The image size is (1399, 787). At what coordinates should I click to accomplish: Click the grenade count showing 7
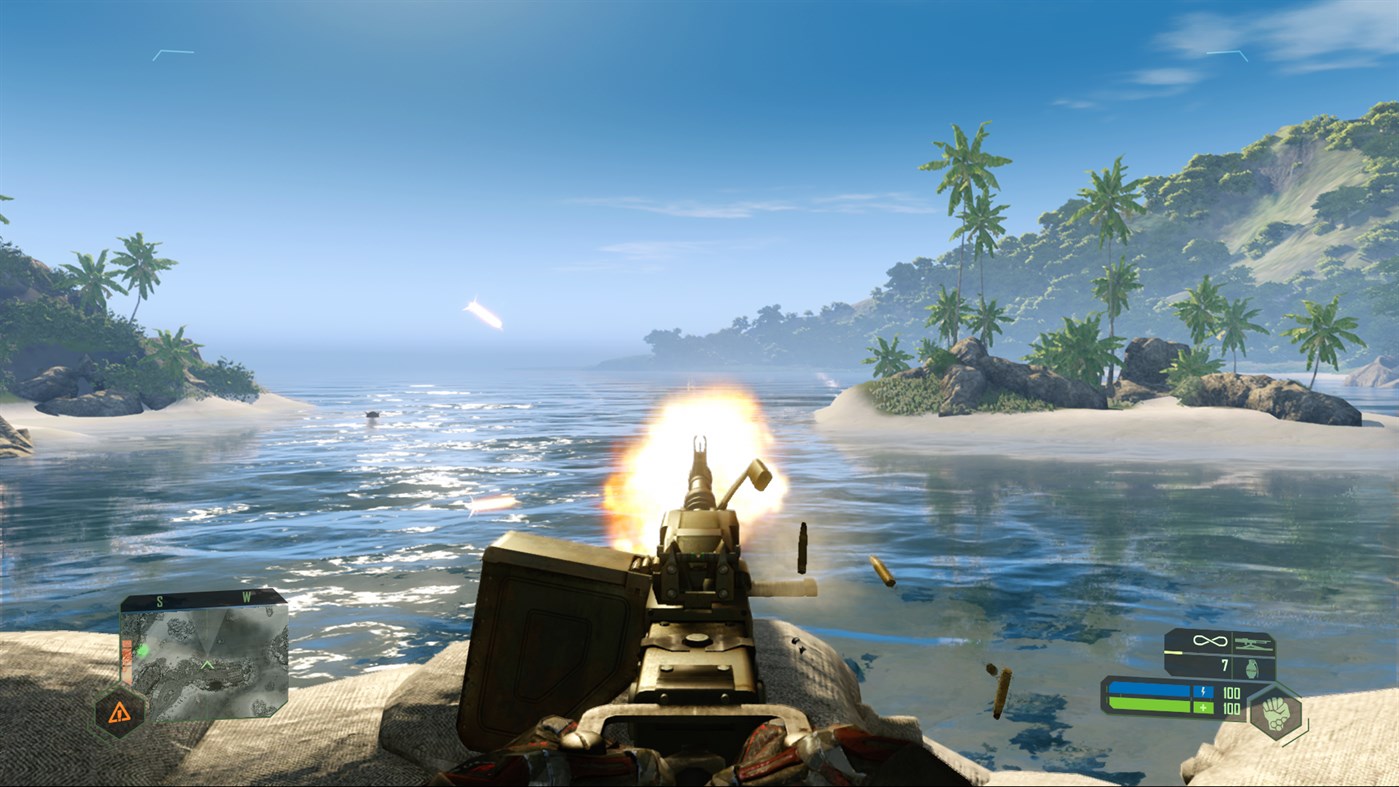click(x=1224, y=664)
